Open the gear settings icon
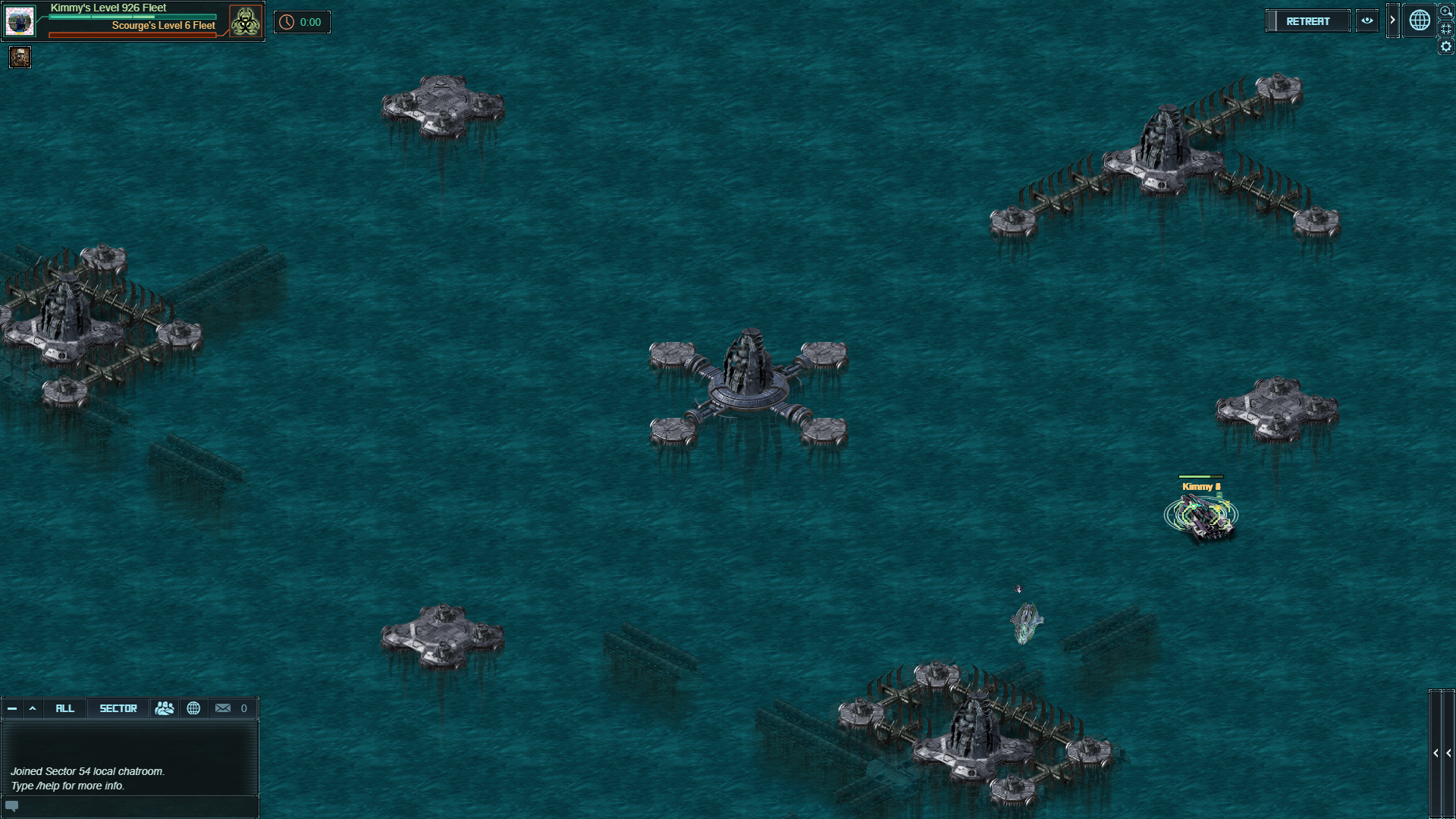 1446,47
